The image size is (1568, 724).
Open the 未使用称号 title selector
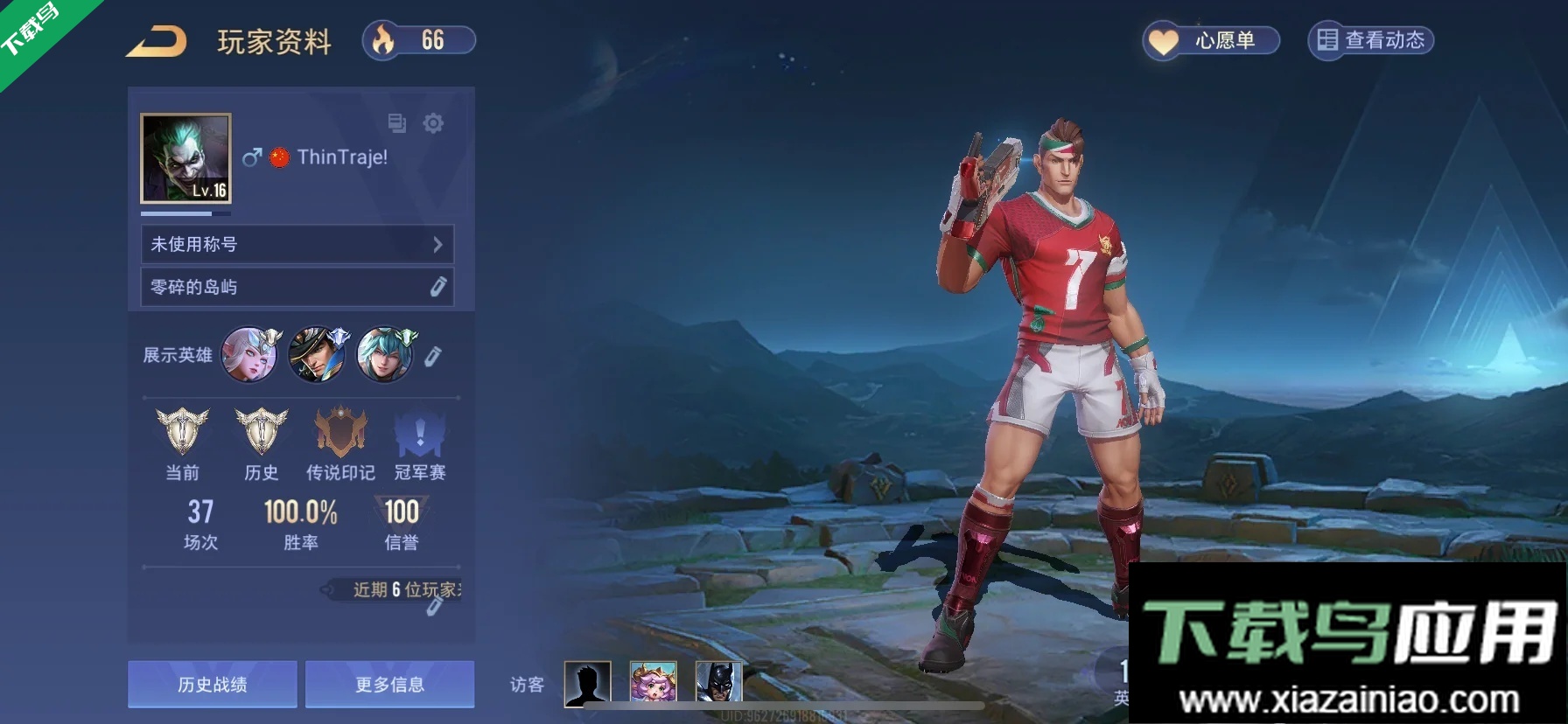coord(297,244)
